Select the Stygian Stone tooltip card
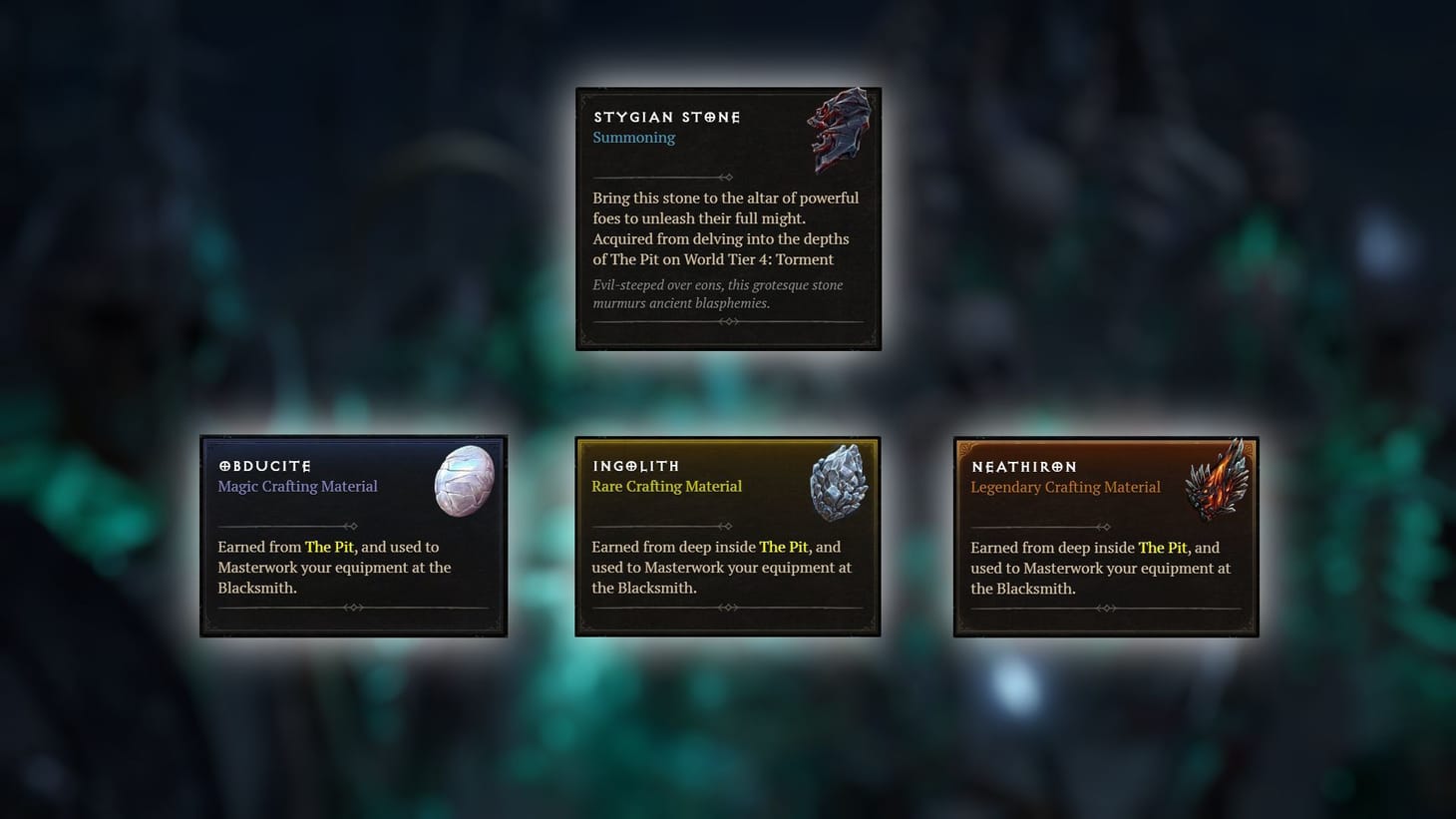The height and width of the screenshot is (819, 1456). coord(727,218)
